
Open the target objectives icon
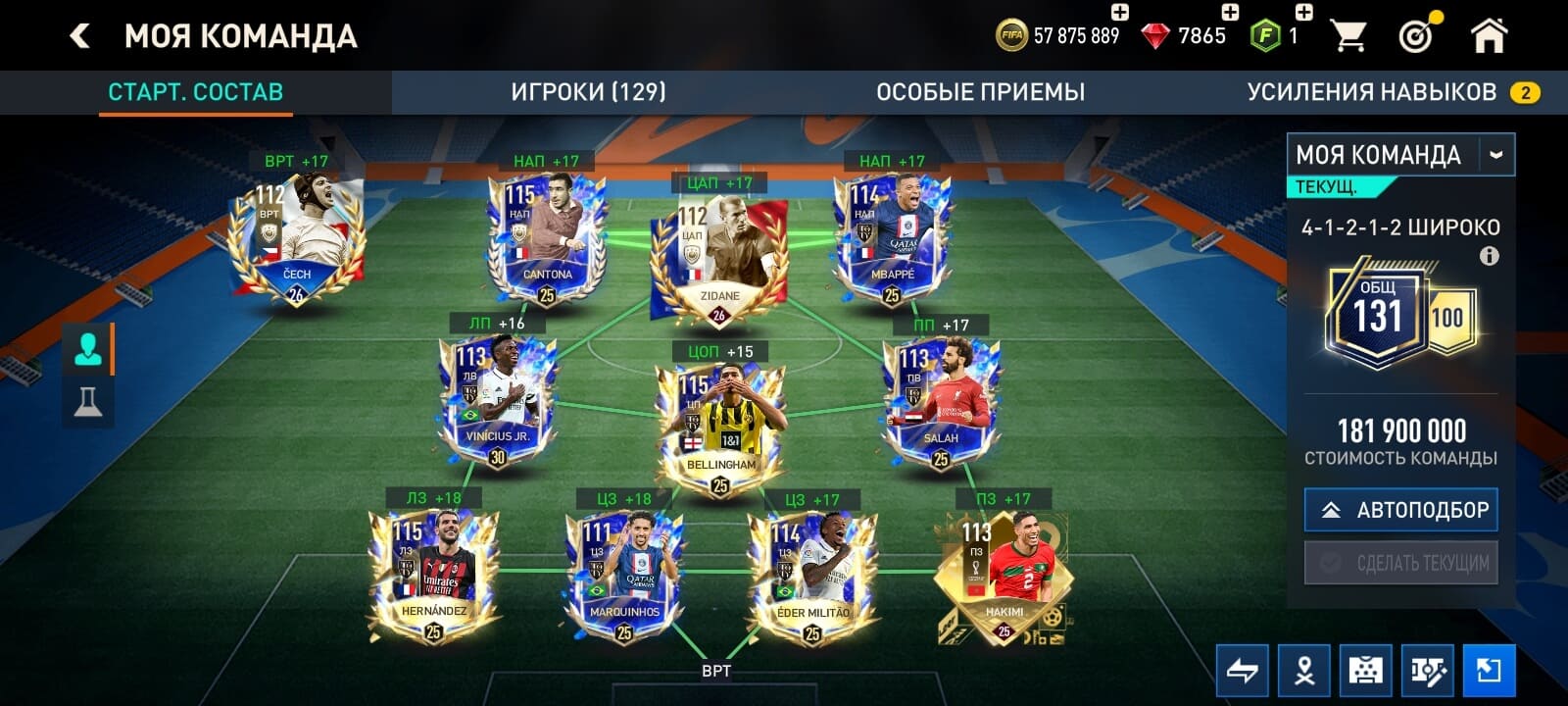[1417, 36]
